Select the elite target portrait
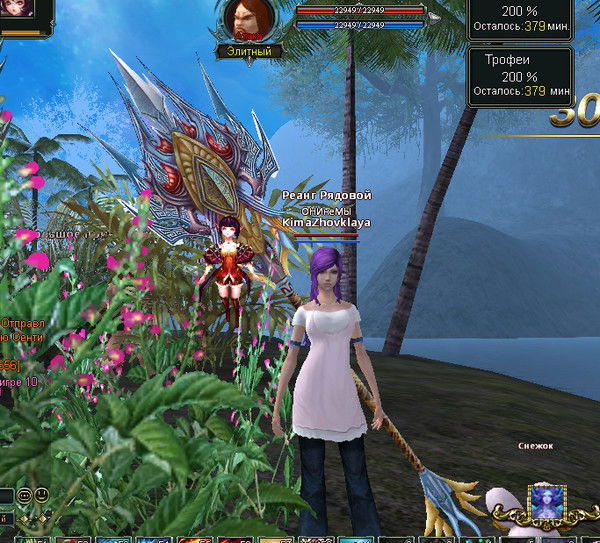The height and width of the screenshot is (543, 600). [x=244, y=18]
